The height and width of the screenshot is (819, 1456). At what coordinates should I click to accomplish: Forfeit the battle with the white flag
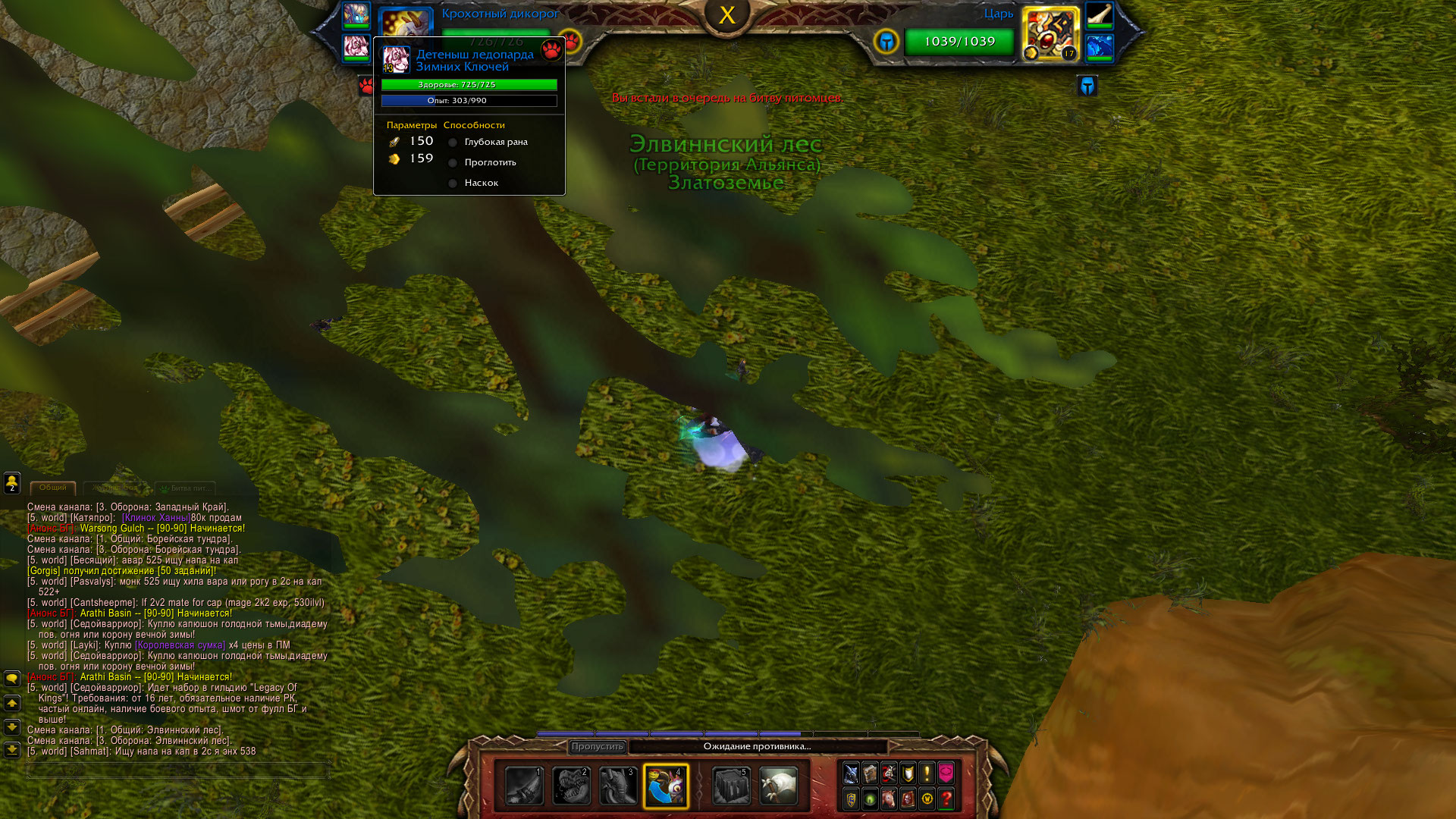coord(778,786)
